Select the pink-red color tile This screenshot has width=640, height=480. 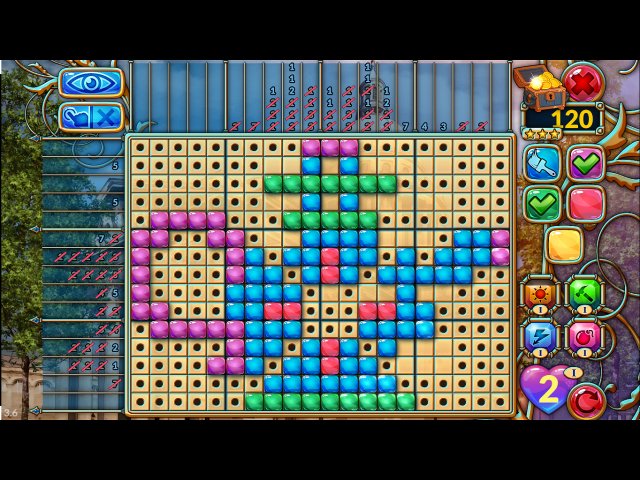(586, 203)
